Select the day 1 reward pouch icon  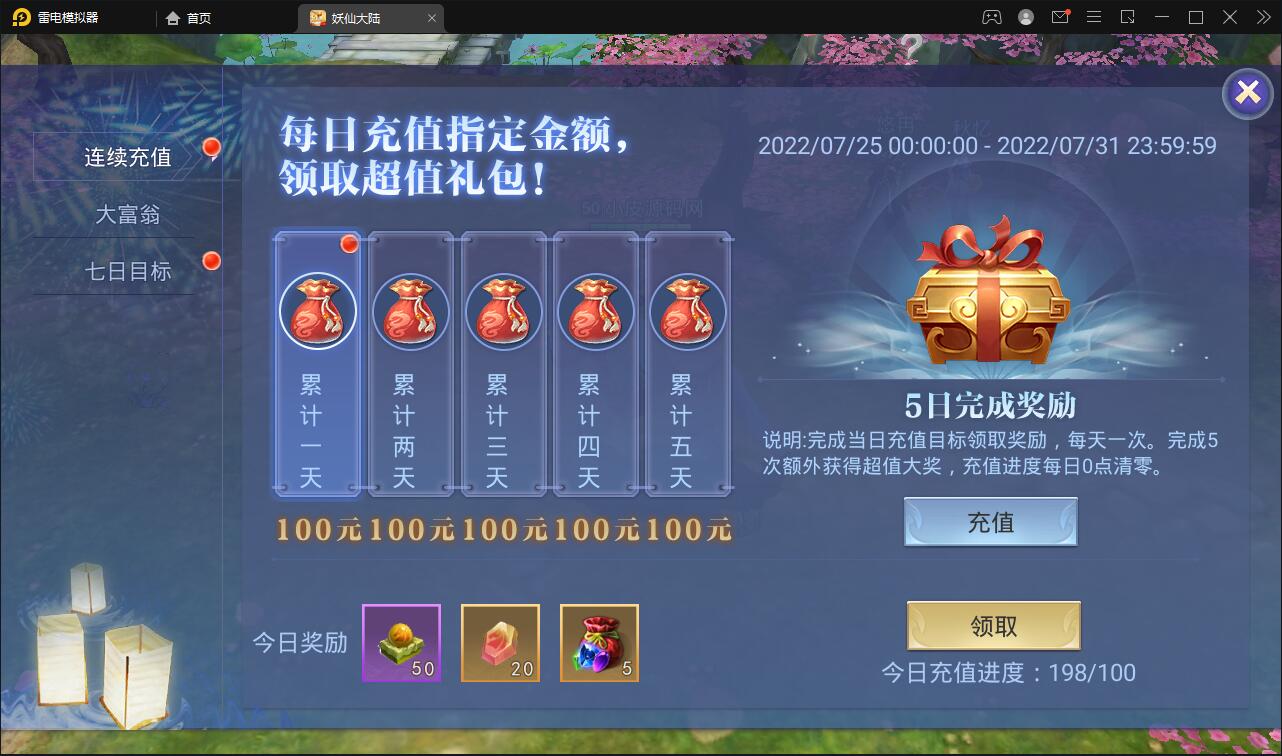coord(317,311)
